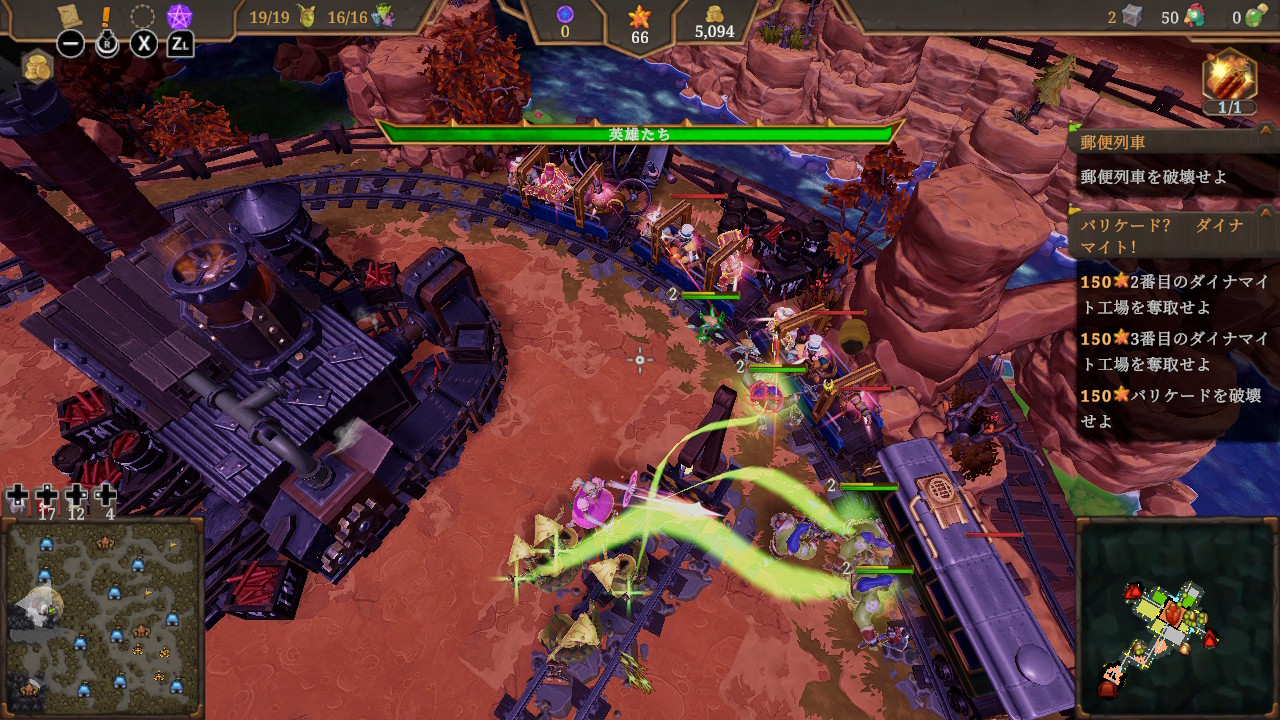The image size is (1280, 720).
Task: Click the gold coins hexagon icon
Action: [37, 65]
